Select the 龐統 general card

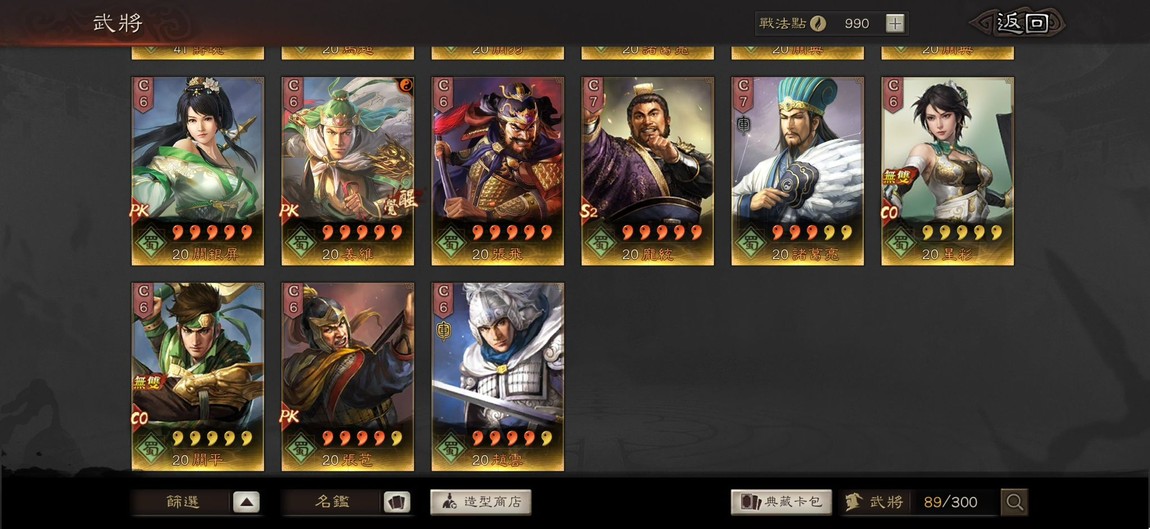(648, 170)
